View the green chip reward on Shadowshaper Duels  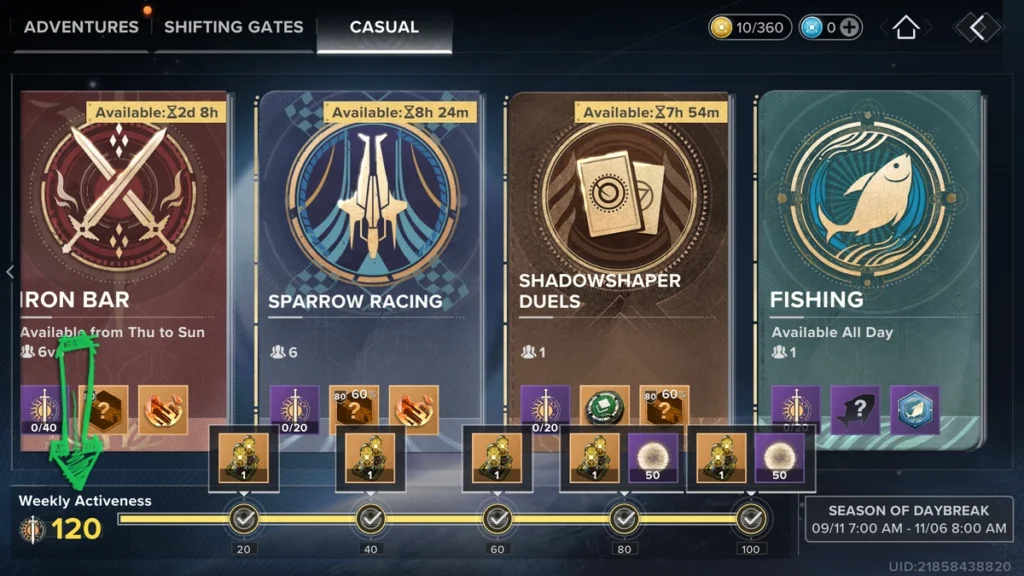(x=605, y=410)
